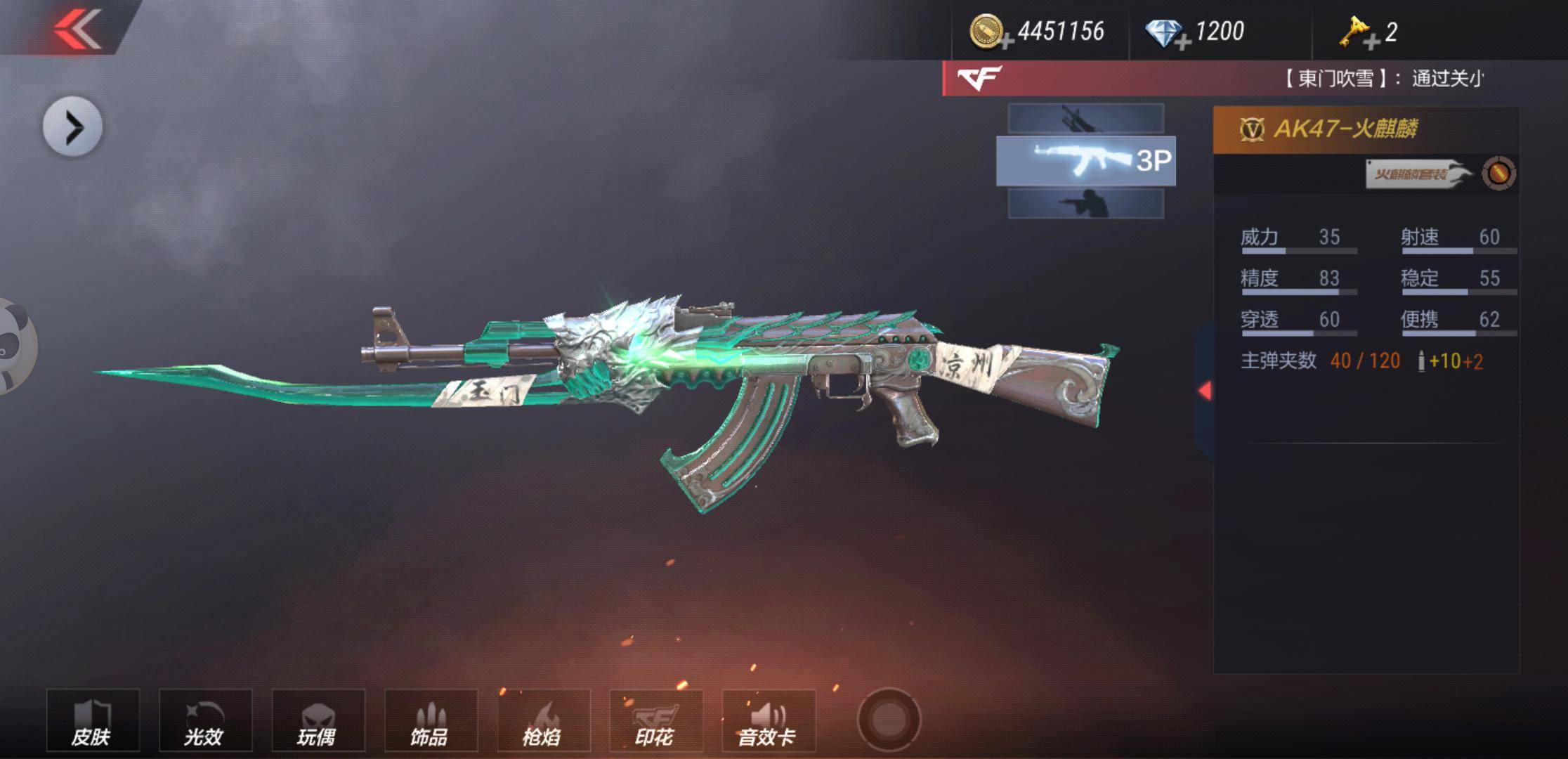Open the 枪焰 muzzle flame tab
This screenshot has height=759, width=1568.
543,720
